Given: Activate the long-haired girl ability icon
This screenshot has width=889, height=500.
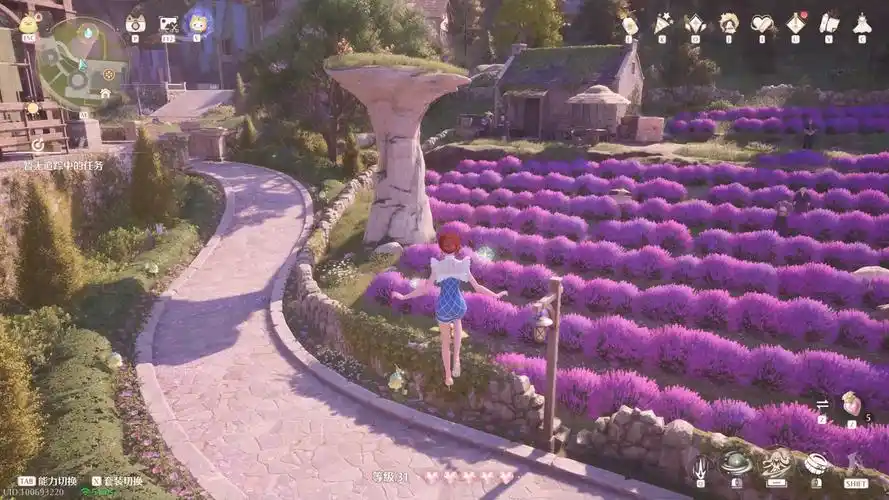Looking at the screenshot, I should [776, 462].
